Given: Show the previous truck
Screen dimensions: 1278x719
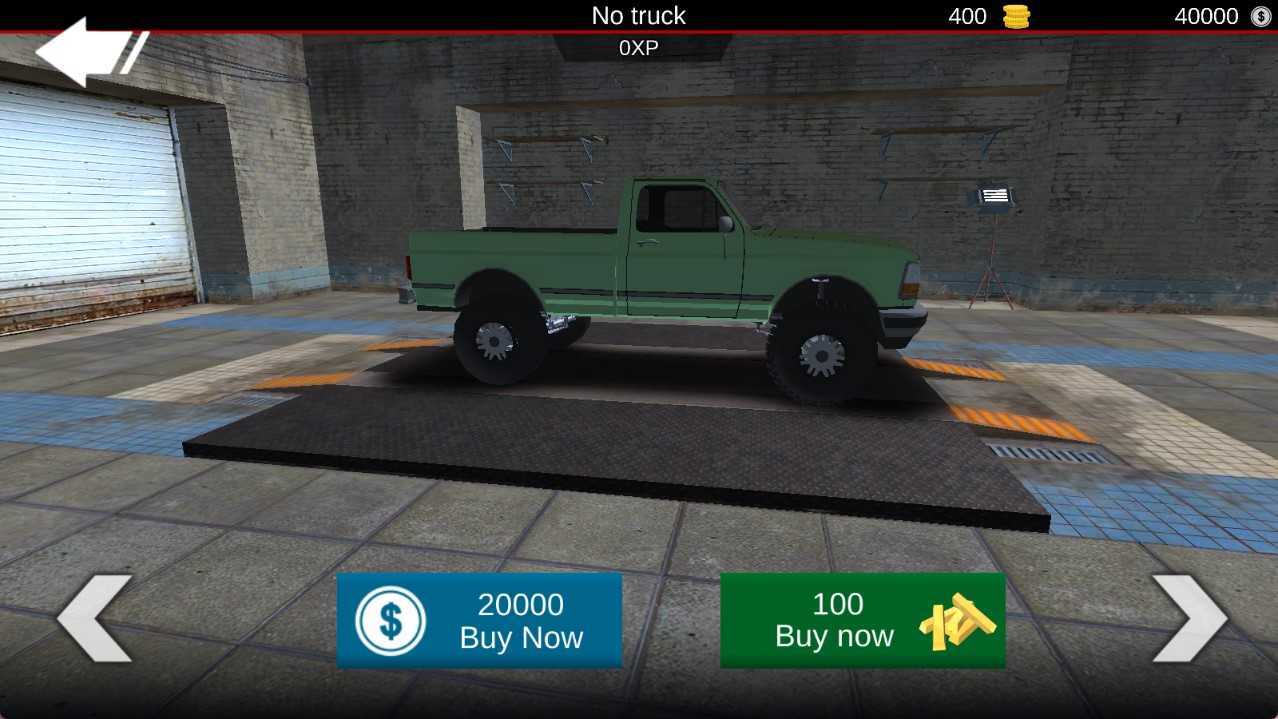Looking at the screenshot, I should click(x=94, y=618).
